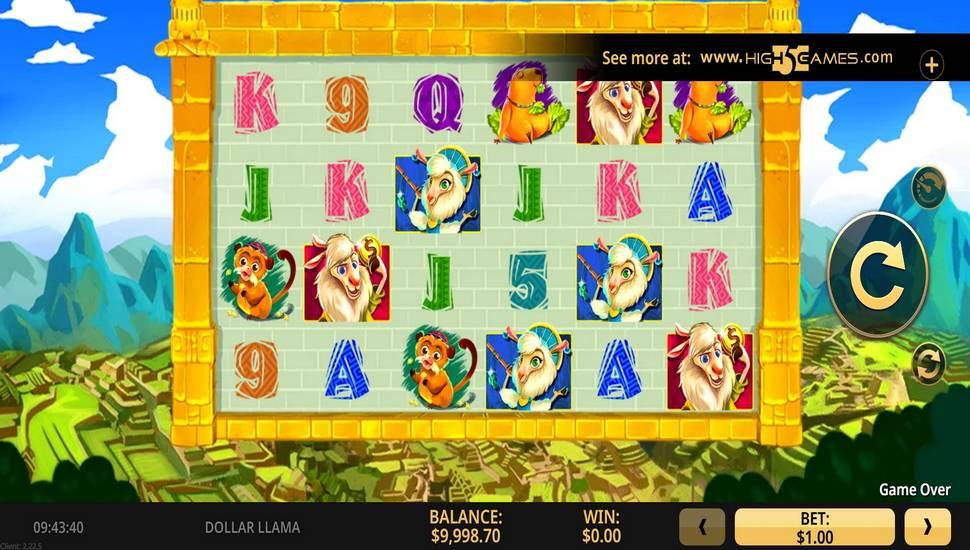Open the $1.00 bet selector
The width and height of the screenshot is (970, 550).
coord(814,527)
